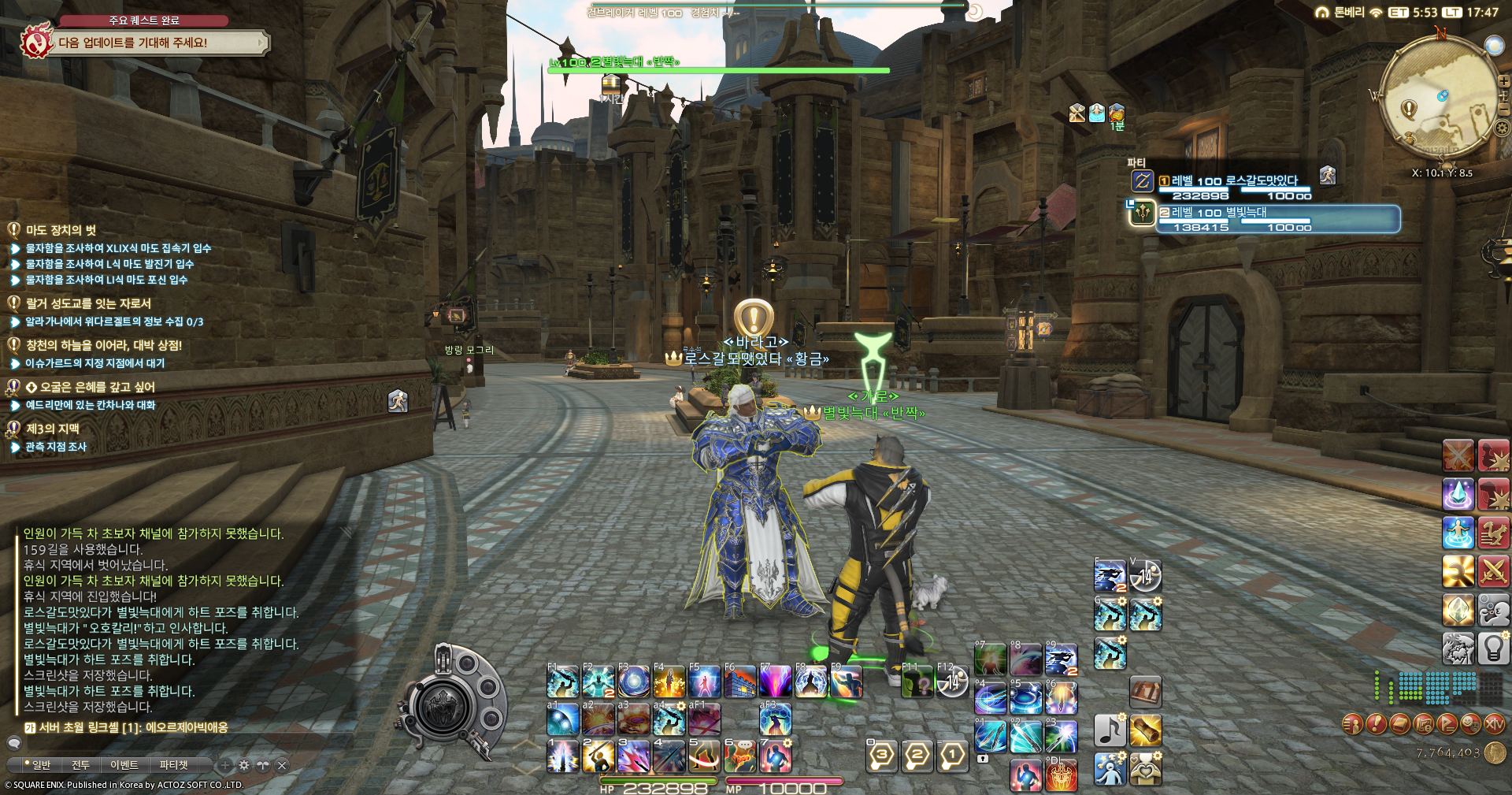Image resolution: width=1512 pixels, height=795 pixels.
Task: Activate the chocobo mount hotbar icon
Action: (x=1493, y=533)
